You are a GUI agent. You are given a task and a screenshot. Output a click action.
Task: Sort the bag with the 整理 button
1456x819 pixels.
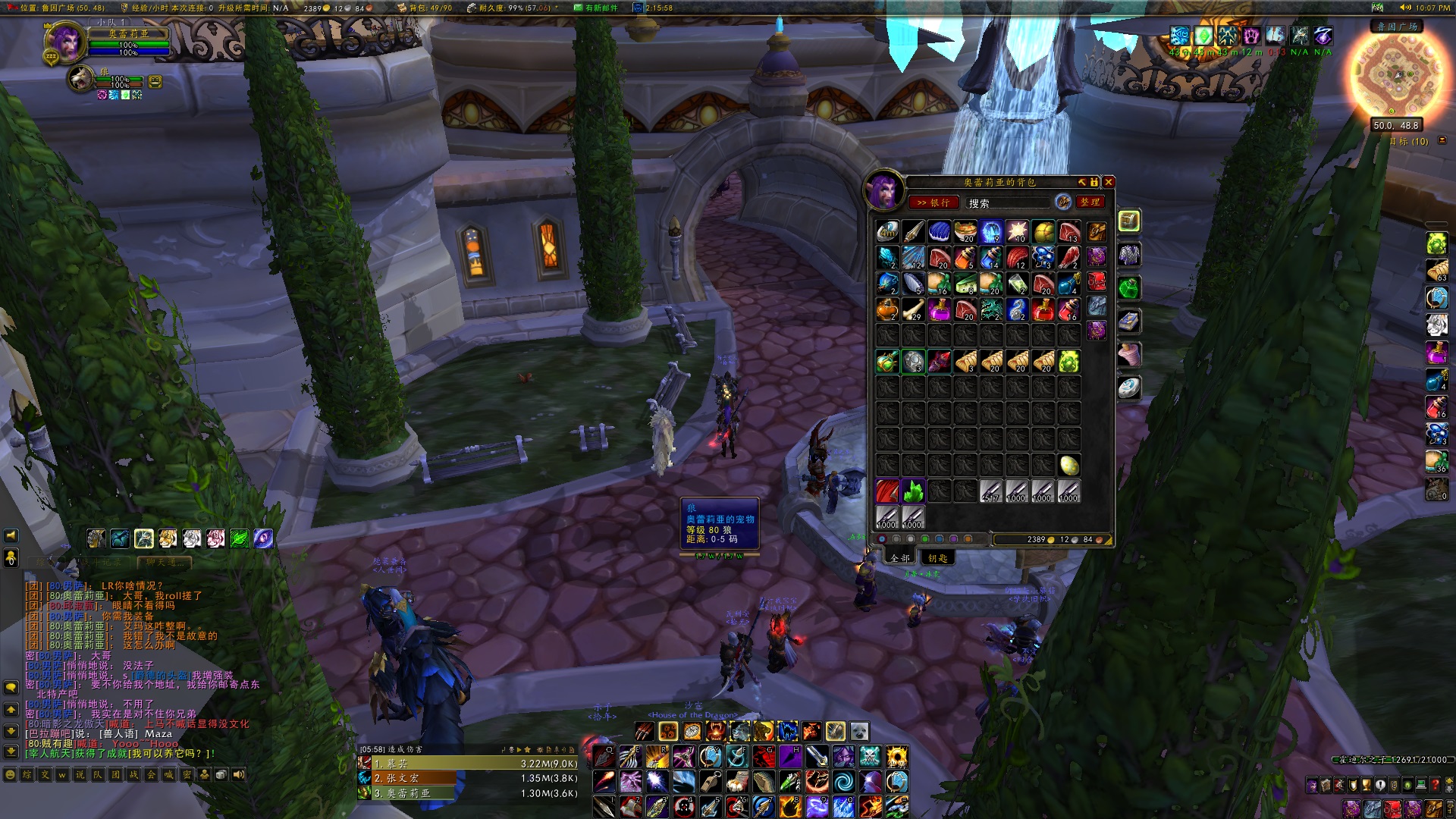click(x=1090, y=202)
